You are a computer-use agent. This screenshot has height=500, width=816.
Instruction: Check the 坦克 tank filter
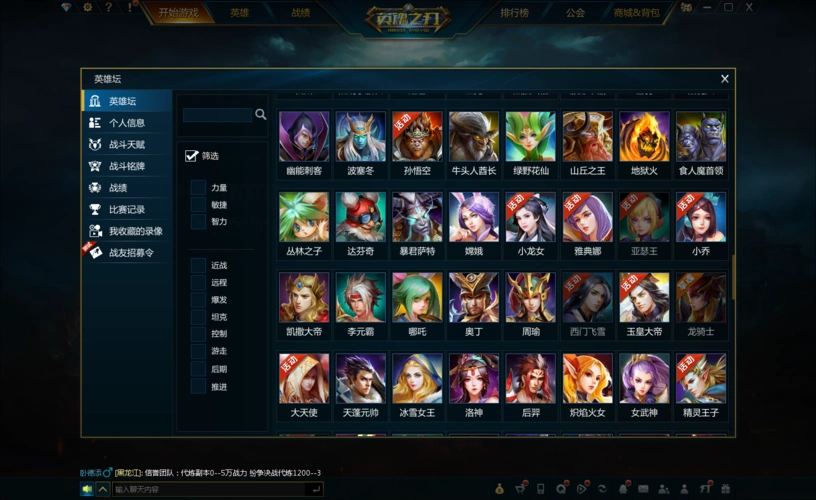198,317
